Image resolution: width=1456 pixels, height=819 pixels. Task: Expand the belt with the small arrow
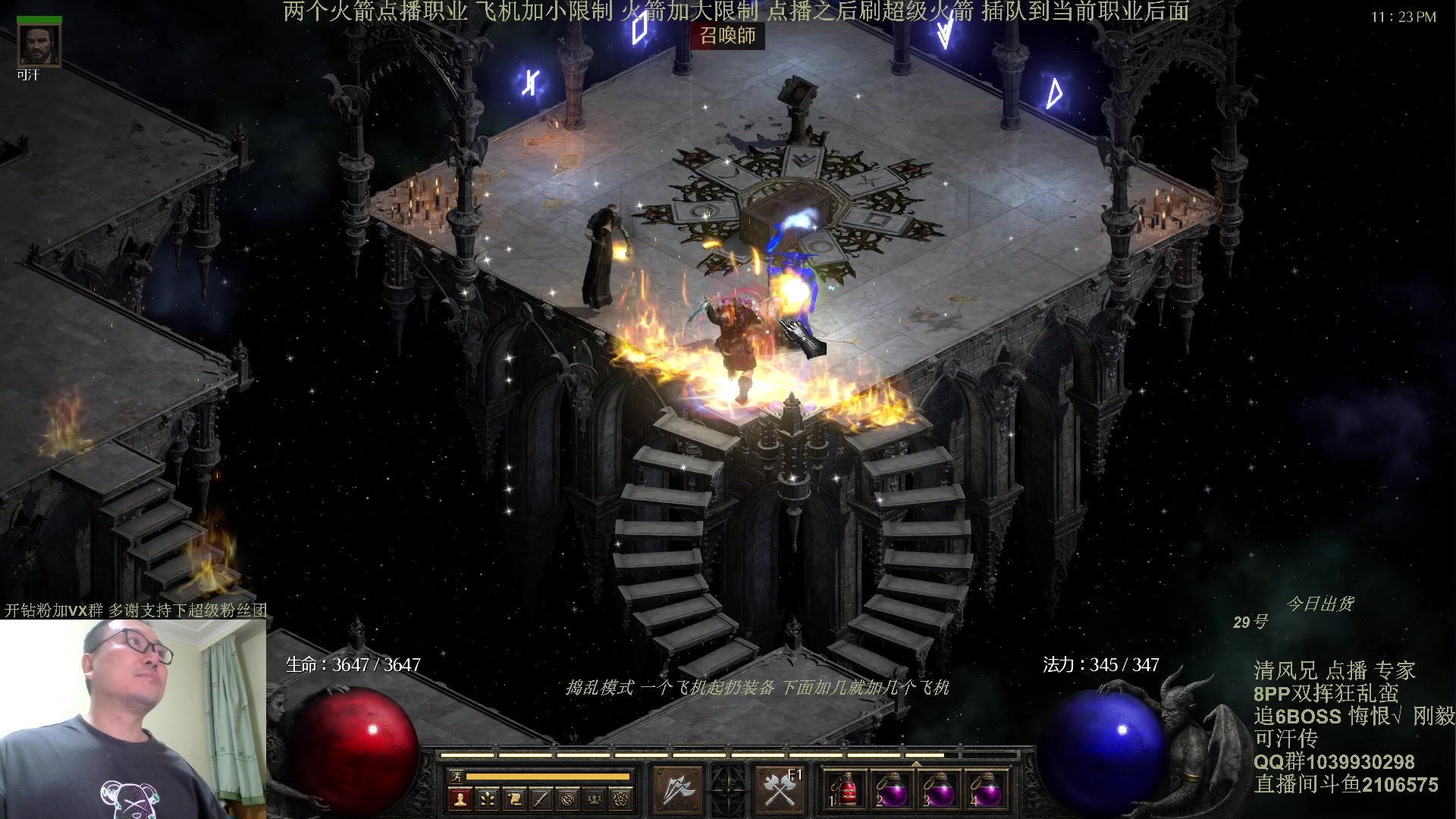(916, 763)
